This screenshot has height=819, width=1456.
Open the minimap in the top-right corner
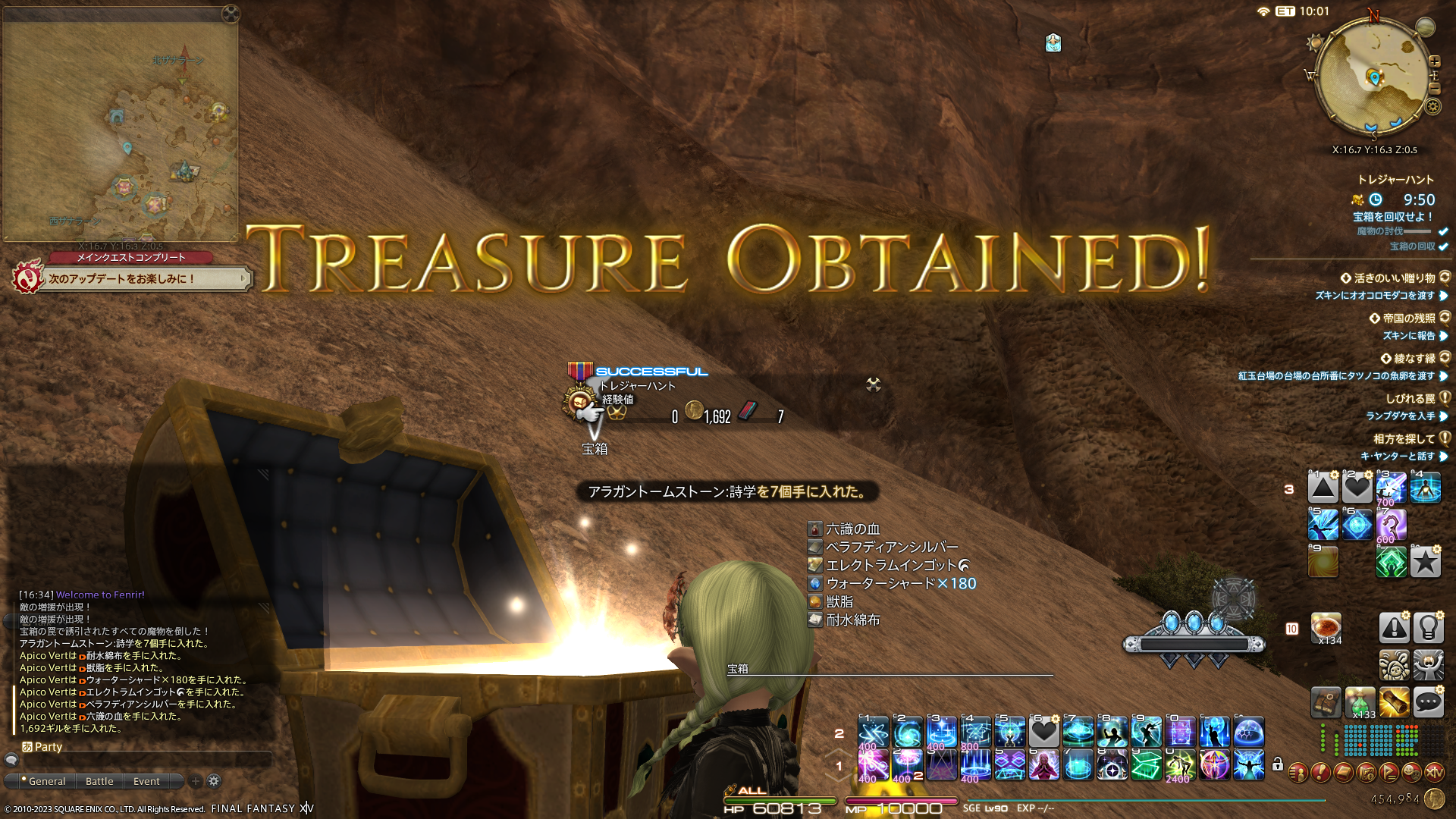(x=1373, y=77)
